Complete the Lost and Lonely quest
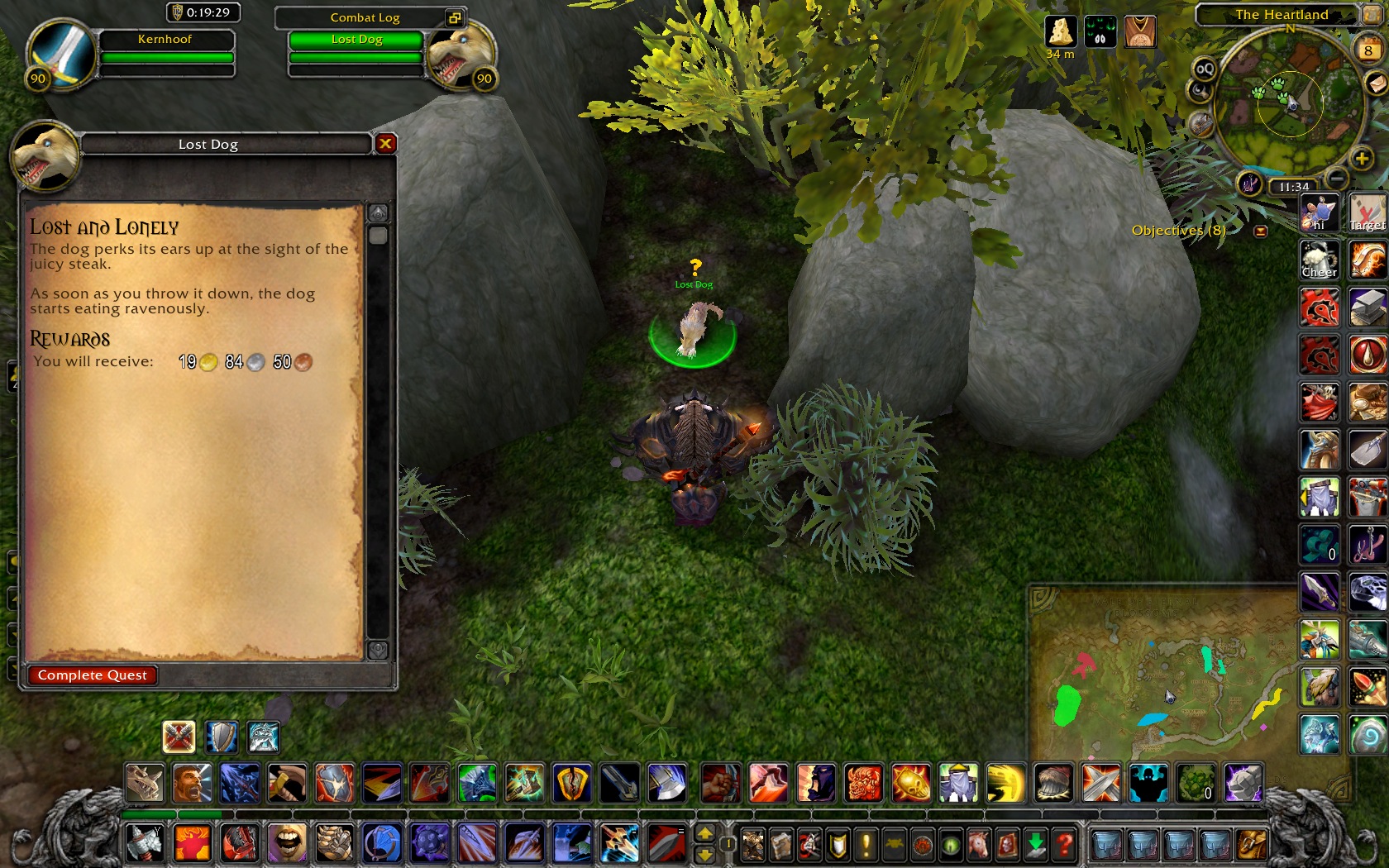This screenshot has width=1389, height=868. coord(92,675)
